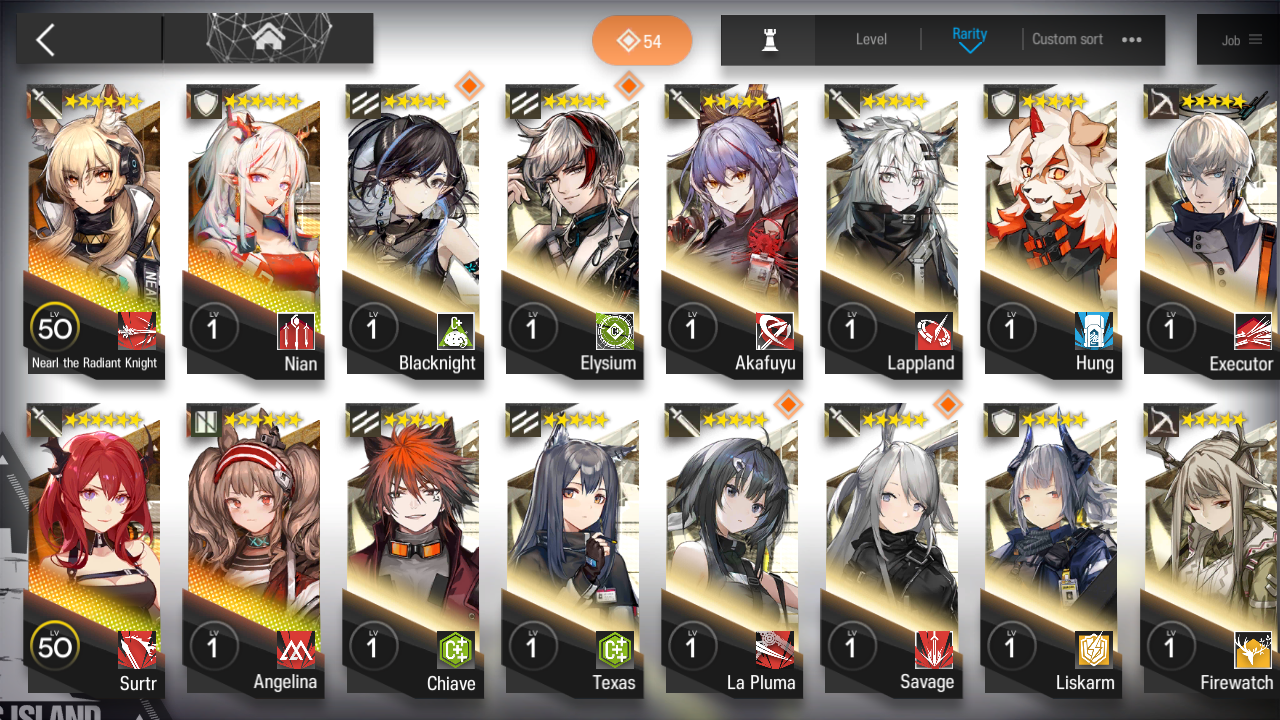Viewport: 1280px width, 720px height.
Task: Select the Texas operator card
Action: click(x=572, y=550)
